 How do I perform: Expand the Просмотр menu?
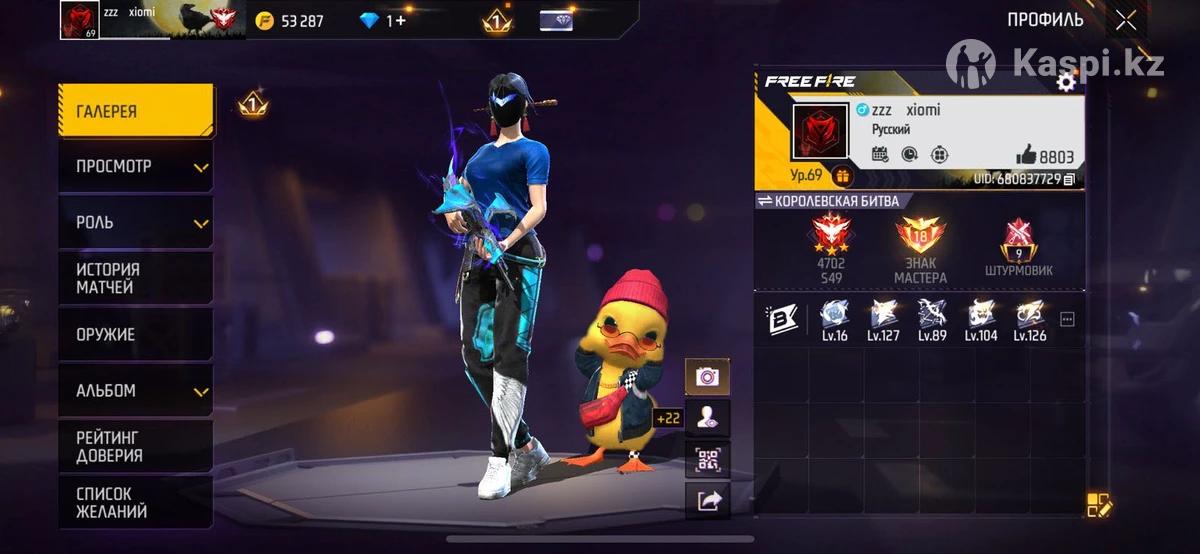pos(135,166)
